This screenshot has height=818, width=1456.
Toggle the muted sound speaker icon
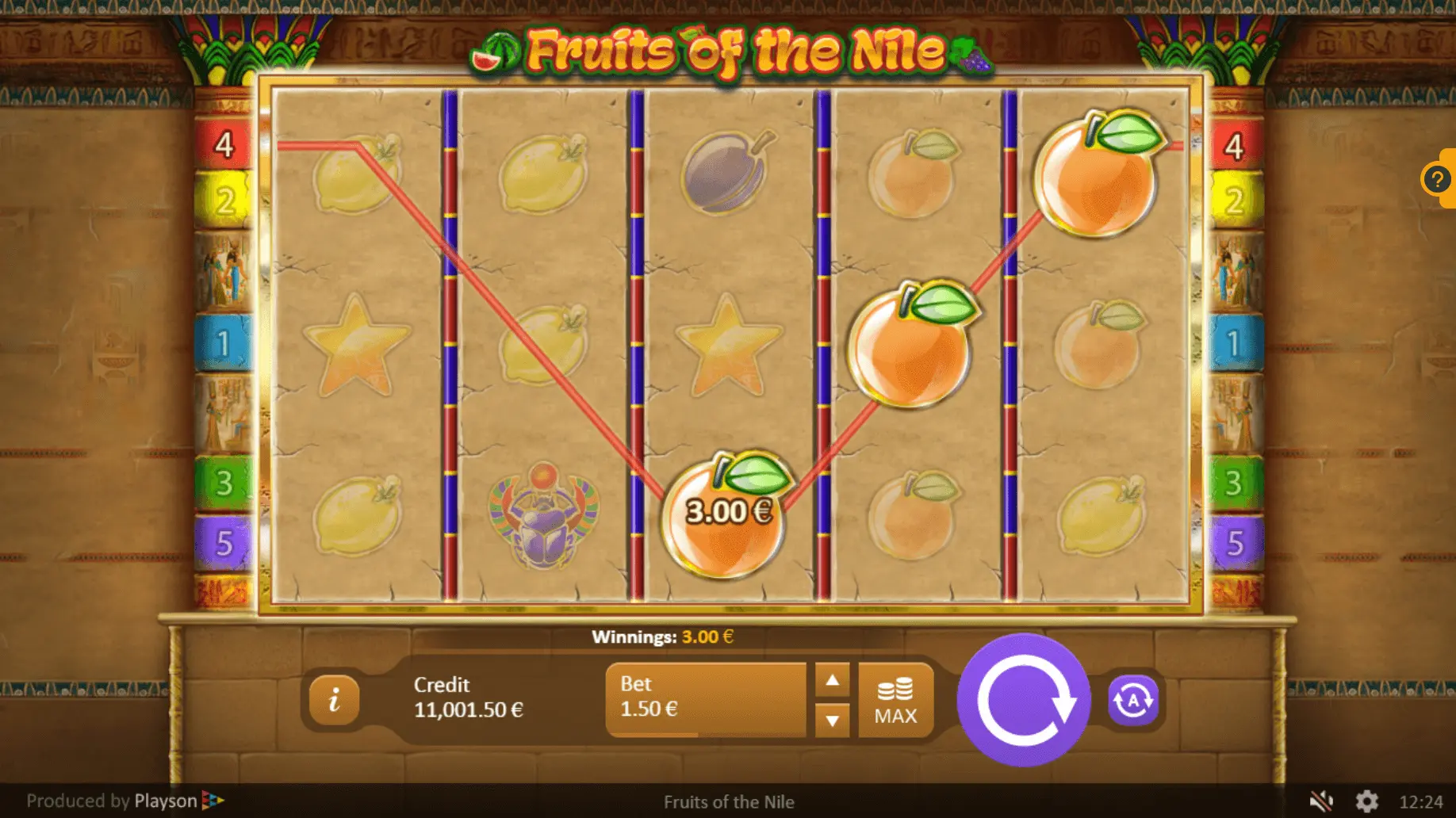pyautogui.click(x=1320, y=801)
